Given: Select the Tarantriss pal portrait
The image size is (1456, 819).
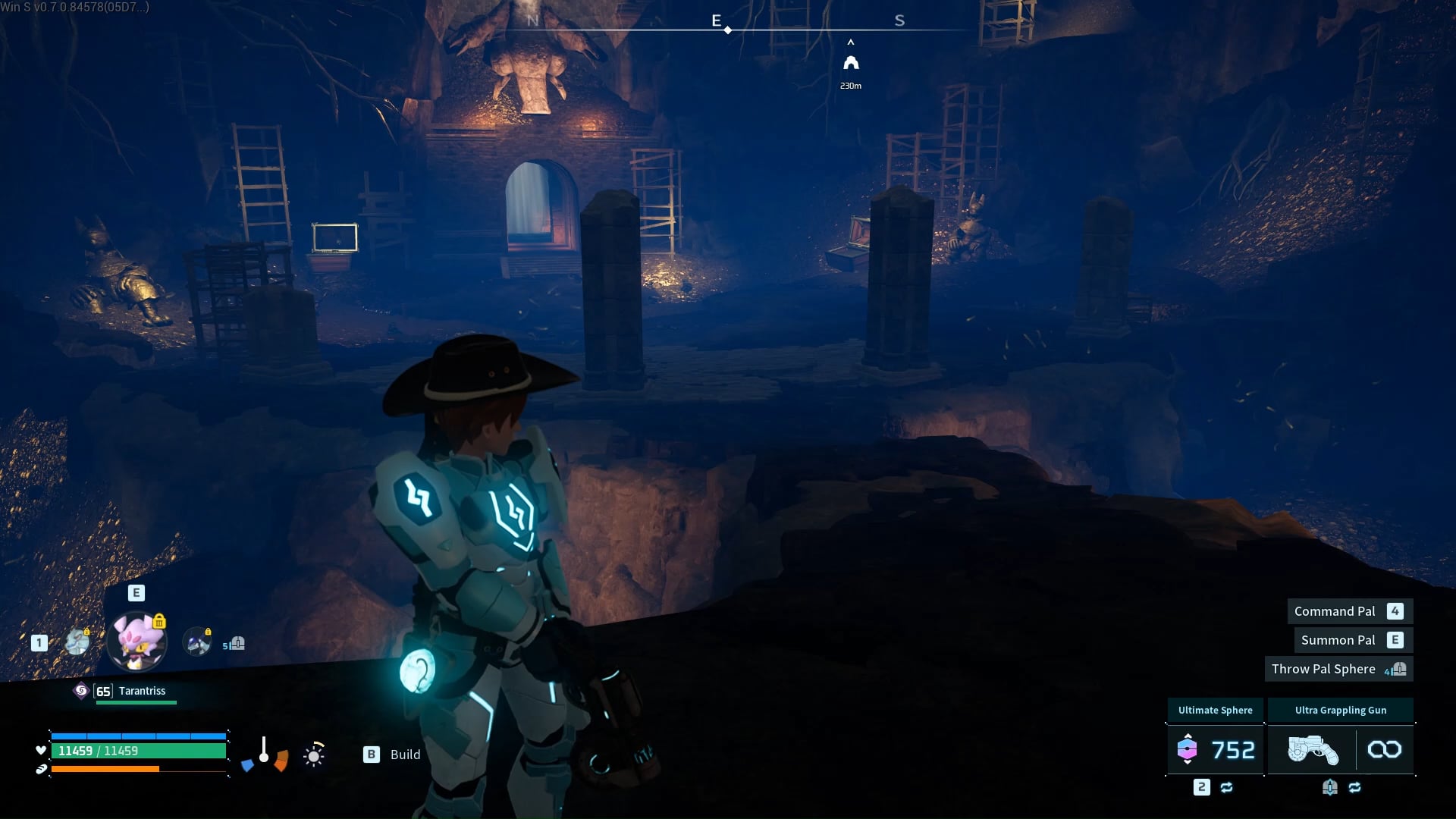Looking at the screenshot, I should (x=136, y=642).
